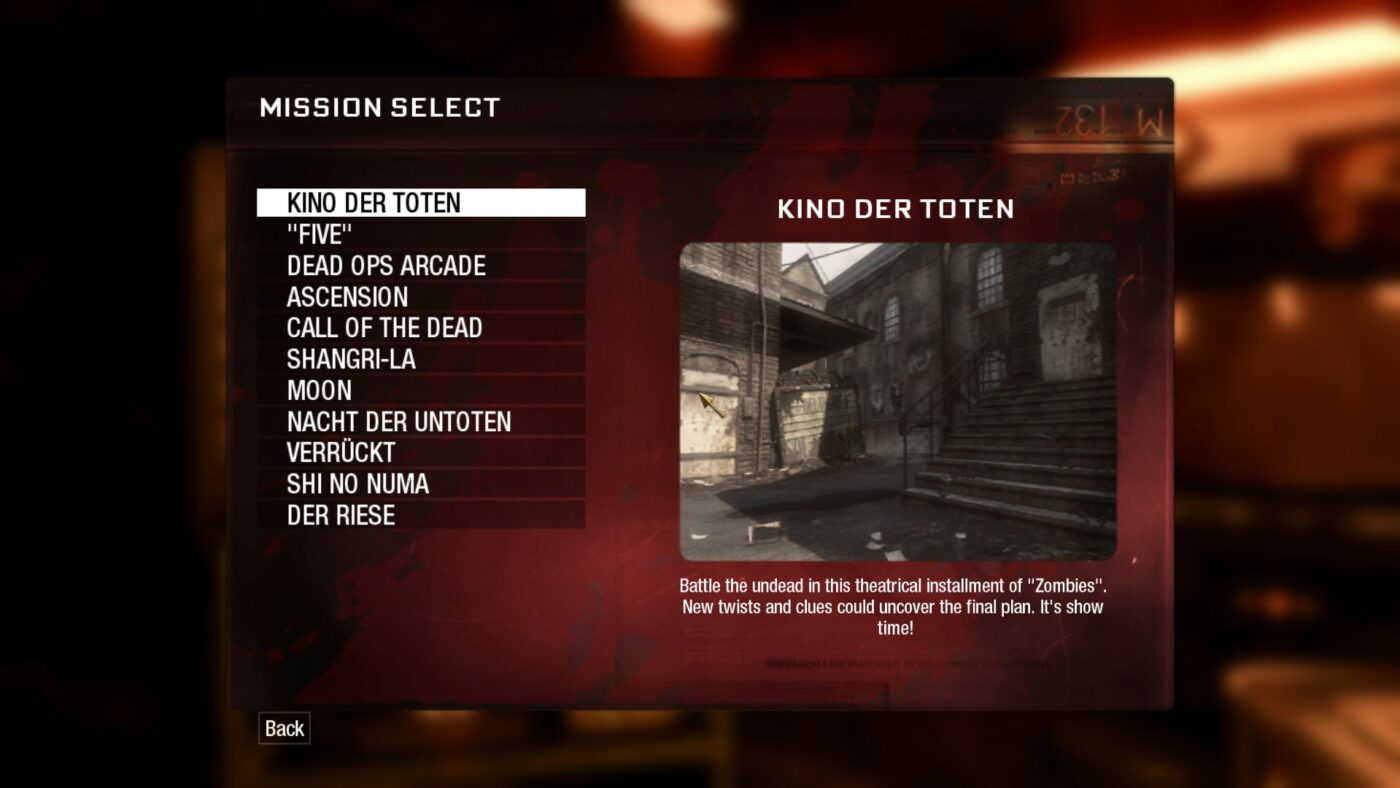
Task: Choose Nacht der Untoten
Action: [x=398, y=422]
